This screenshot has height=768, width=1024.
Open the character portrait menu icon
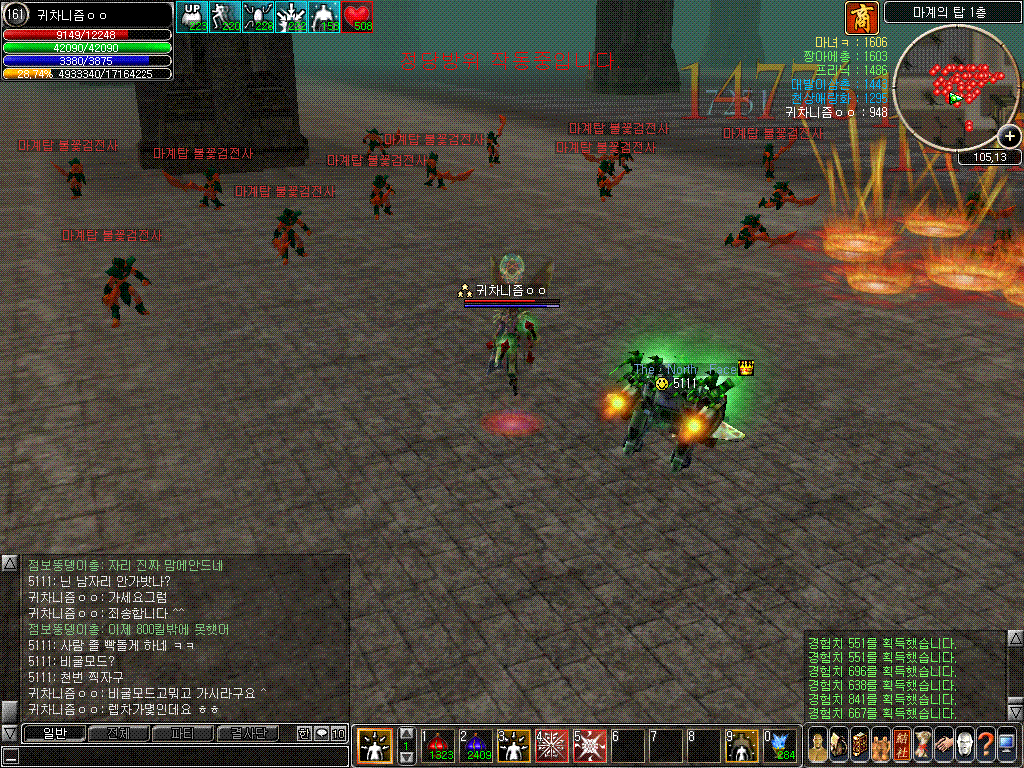pyautogui.click(x=818, y=746)
